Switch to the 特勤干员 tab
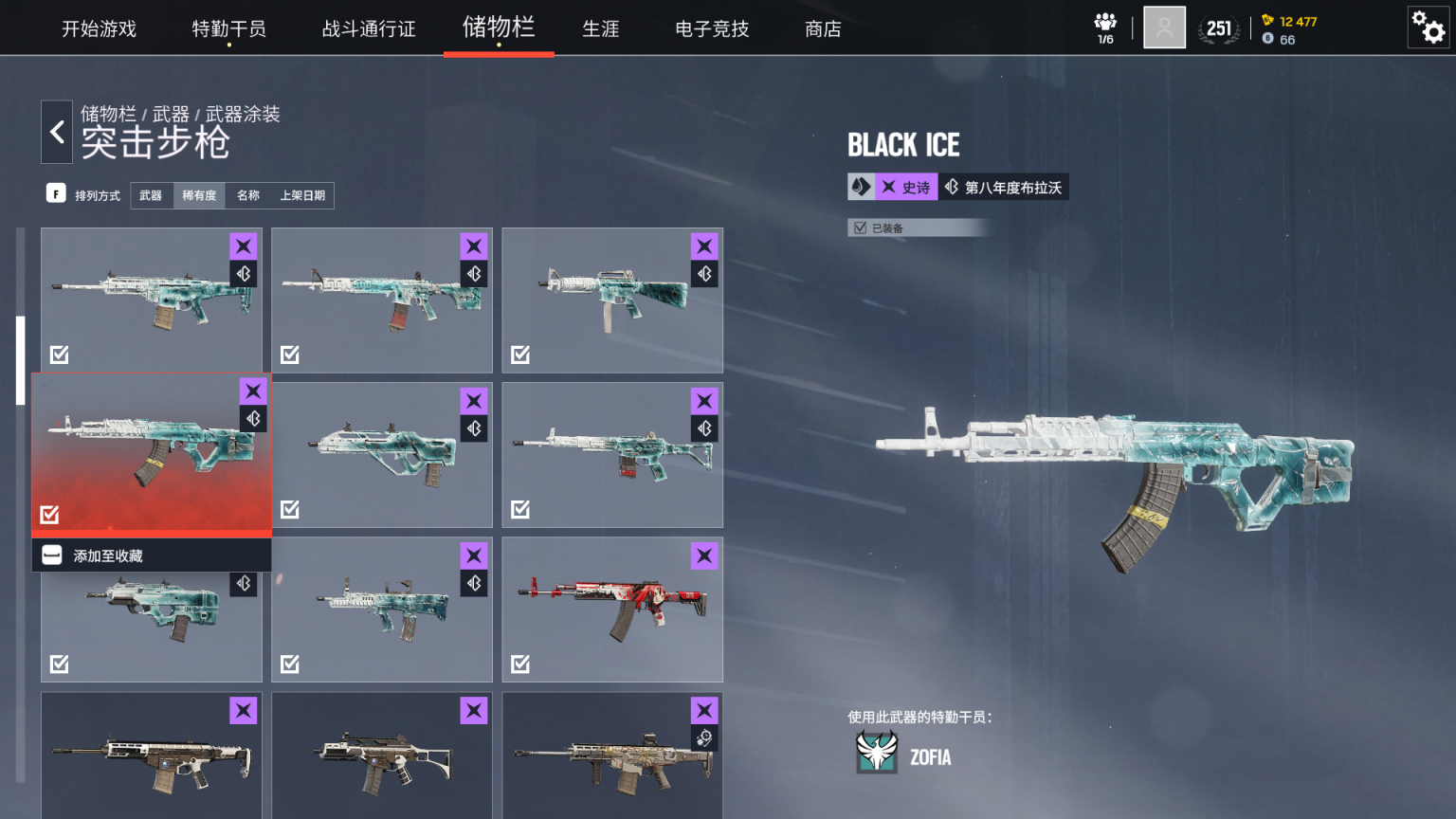Viewport: 1456px width, 819px height. click(228, 29)
